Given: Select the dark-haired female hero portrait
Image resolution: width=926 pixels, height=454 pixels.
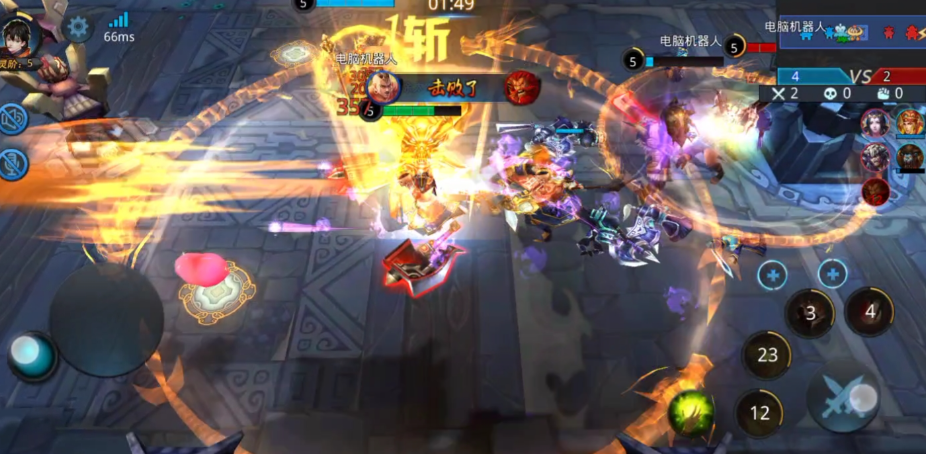Looking at the screenshot, I should pyautogui.click(x=875, y=123).
